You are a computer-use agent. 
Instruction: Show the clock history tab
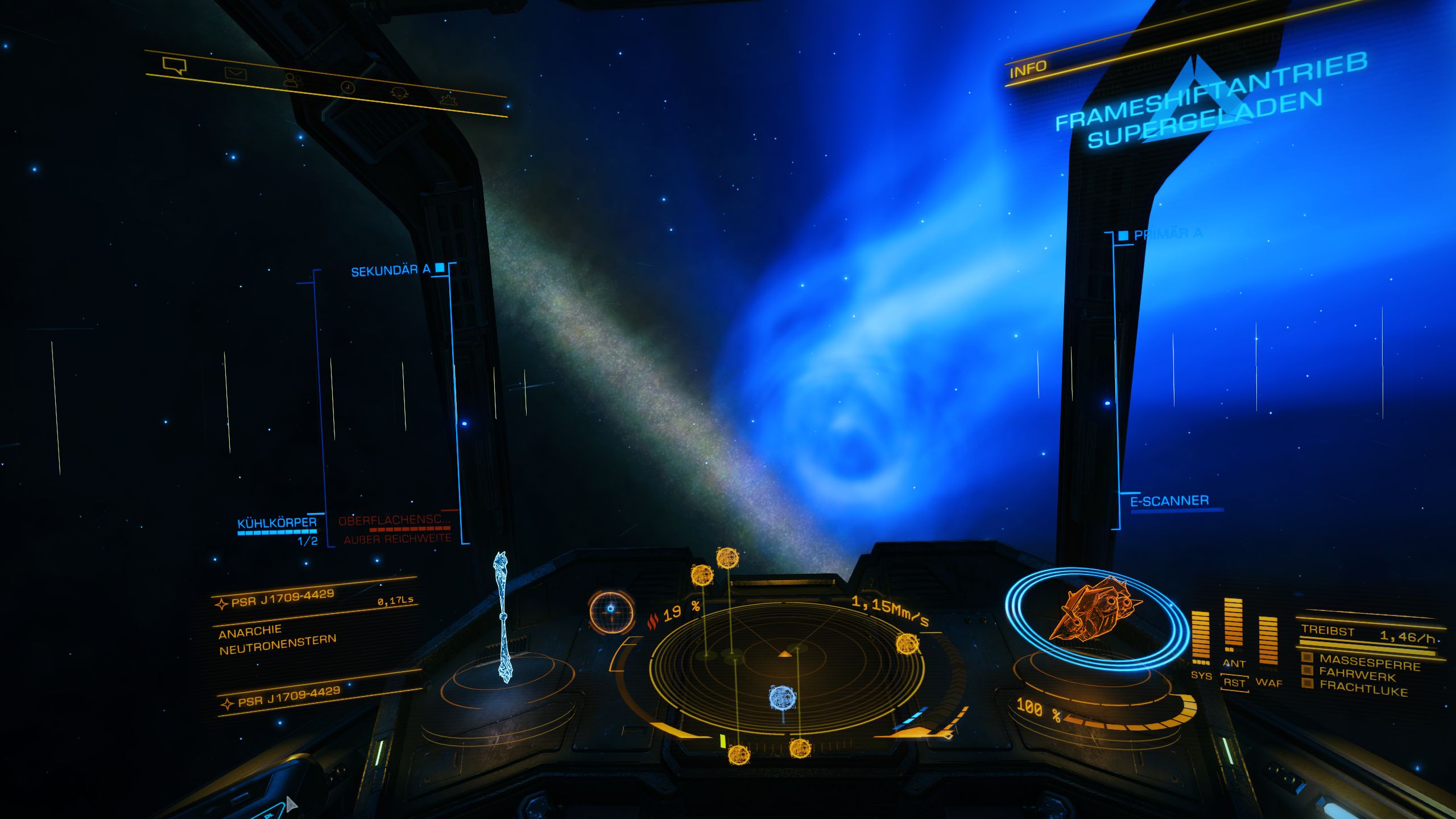[348, 87]
